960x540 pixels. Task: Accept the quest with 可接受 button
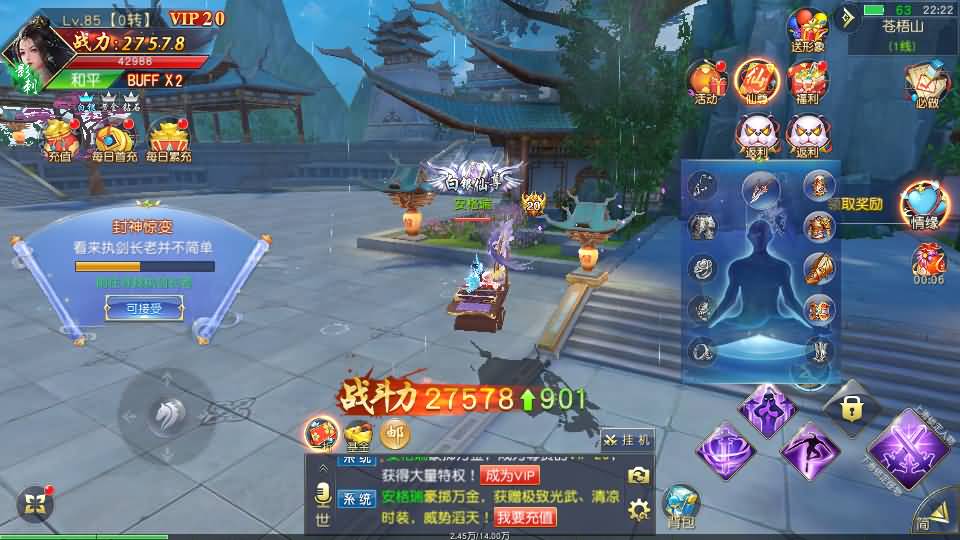point(144,309)
